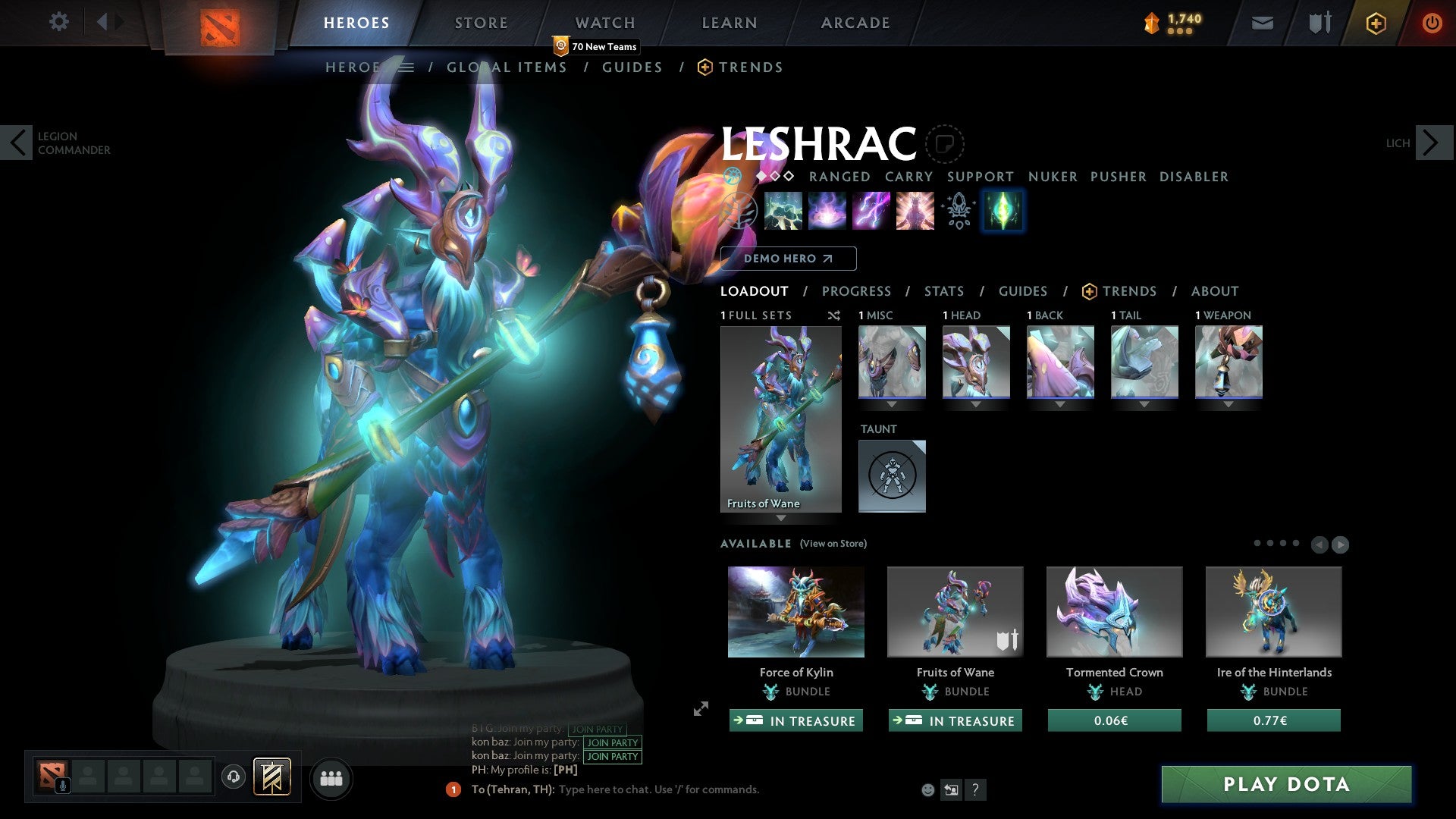Expand the HEAD item slot options
1456x819 pixels.
(976, 405)
